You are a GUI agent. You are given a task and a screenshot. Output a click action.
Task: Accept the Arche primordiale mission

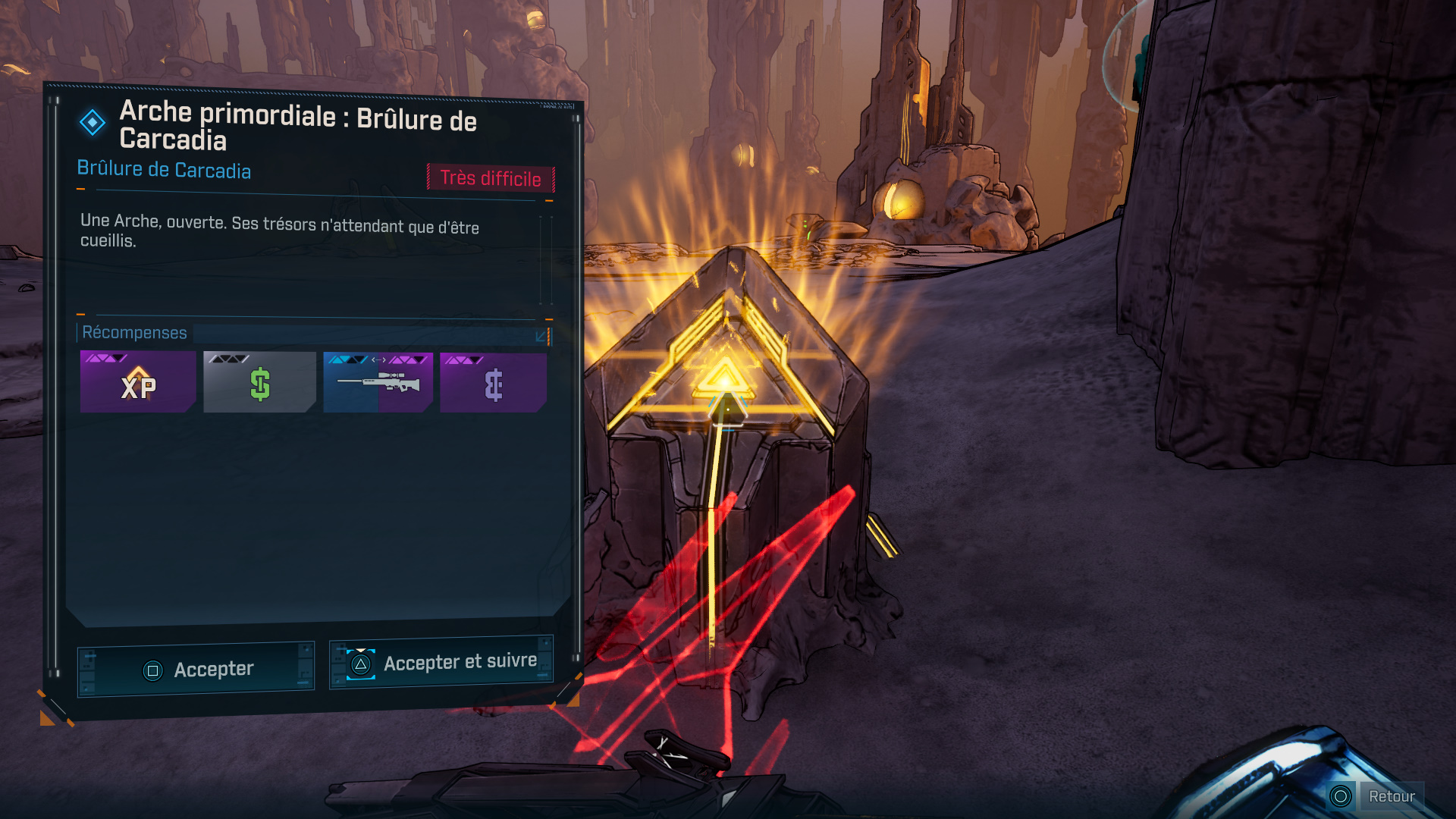[x=196, y=670]
